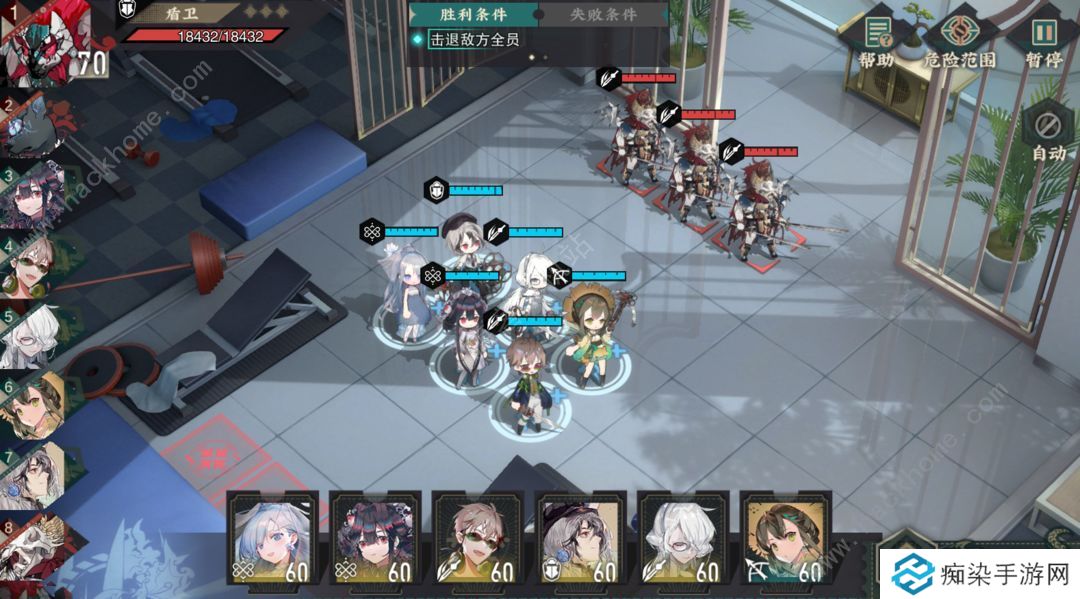Switch to the 胜利条件 tab

(x=473, y=15)
